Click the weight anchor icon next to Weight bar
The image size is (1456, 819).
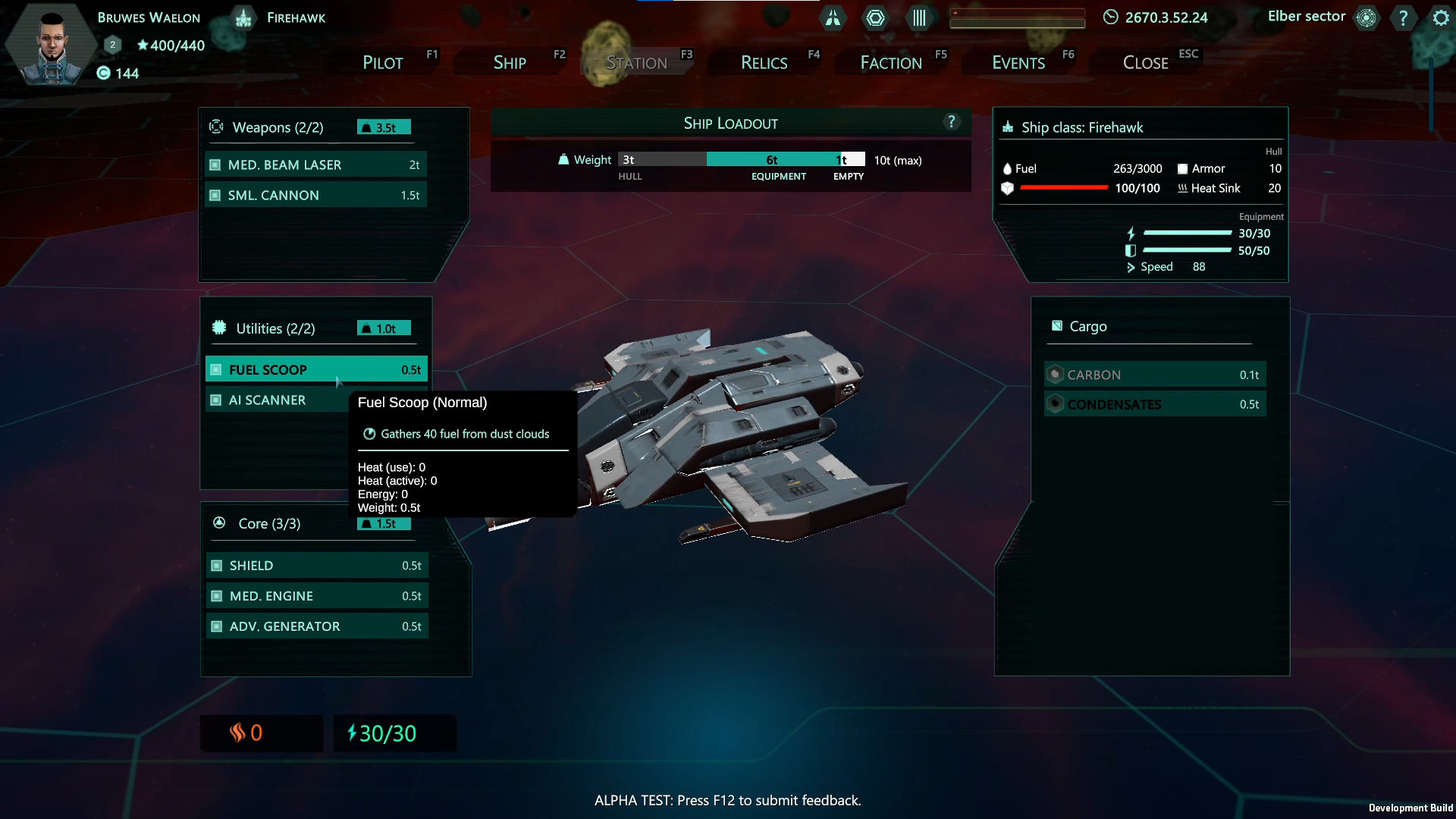tap(563, 159)
